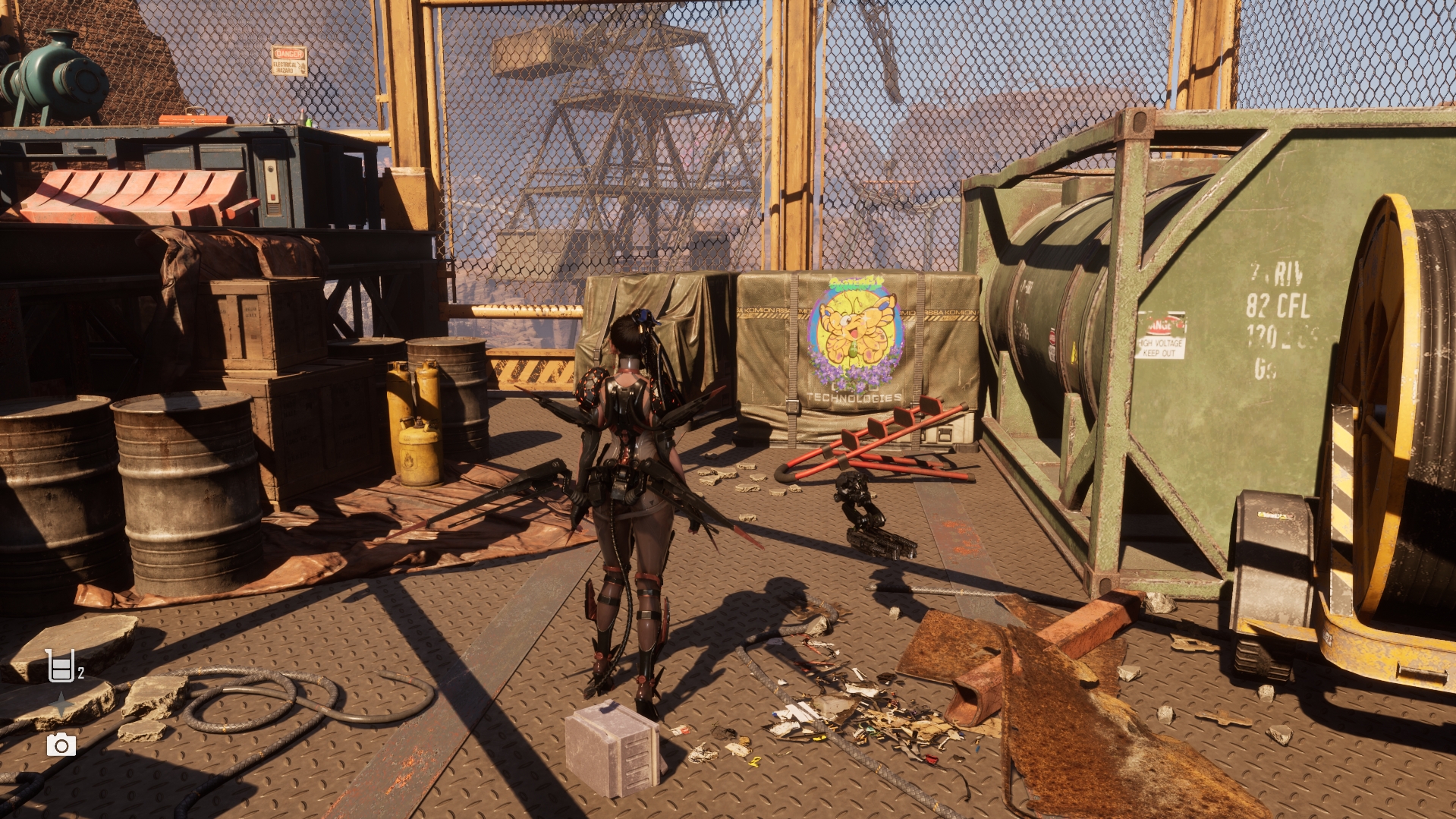Open photo mode with the camera icon
The height and width of the screenshot is (819, 1456).
click(x=61, y=745)
